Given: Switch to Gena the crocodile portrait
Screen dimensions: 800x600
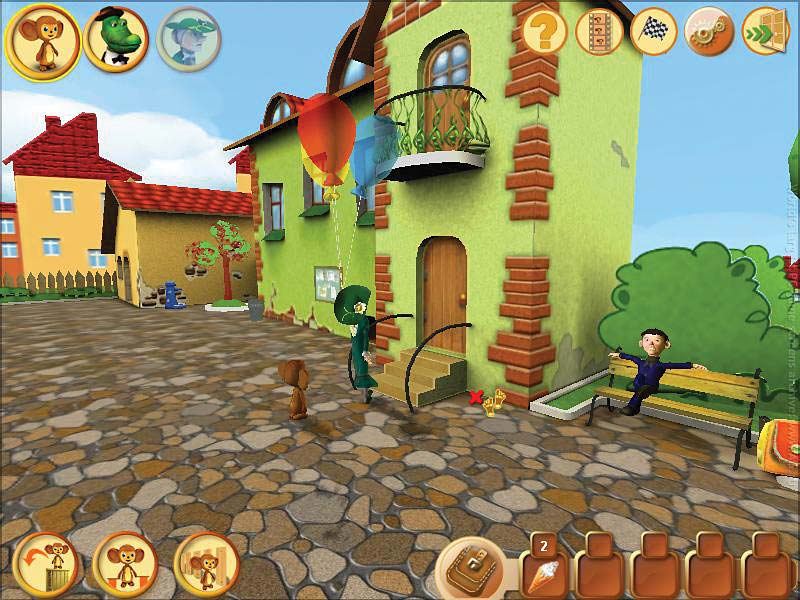Looking at the screenshot, I should [x=116, y=39].
